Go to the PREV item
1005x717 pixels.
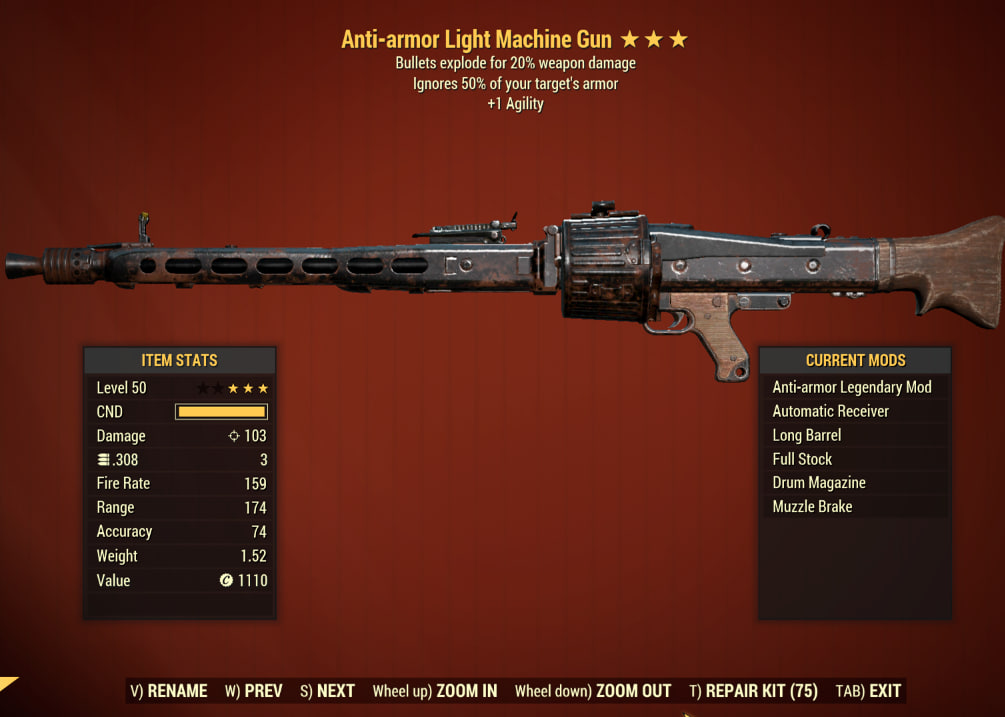(x=253, y=691)
